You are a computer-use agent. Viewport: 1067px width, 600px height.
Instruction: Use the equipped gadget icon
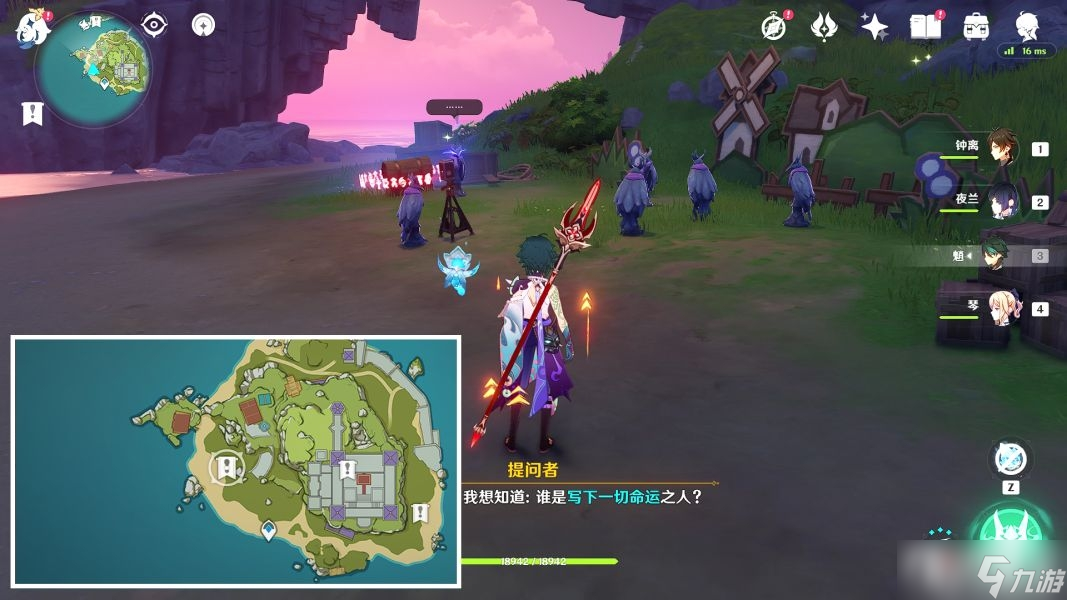tap(1008, 460)
